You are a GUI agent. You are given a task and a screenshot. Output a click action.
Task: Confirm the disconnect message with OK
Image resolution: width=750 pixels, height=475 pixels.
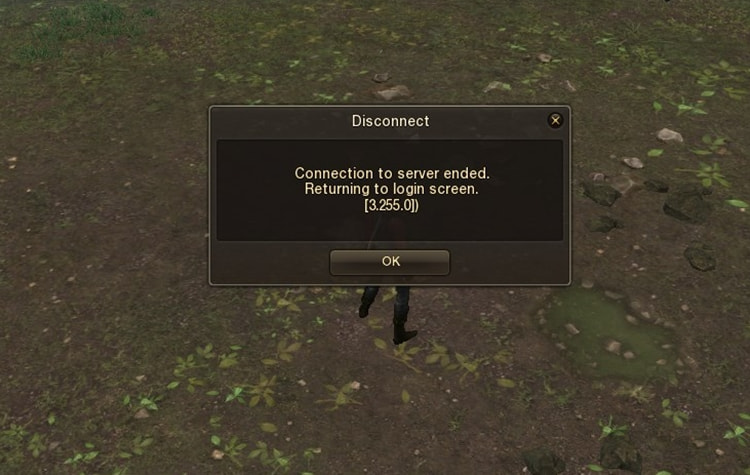coord(390,261)
